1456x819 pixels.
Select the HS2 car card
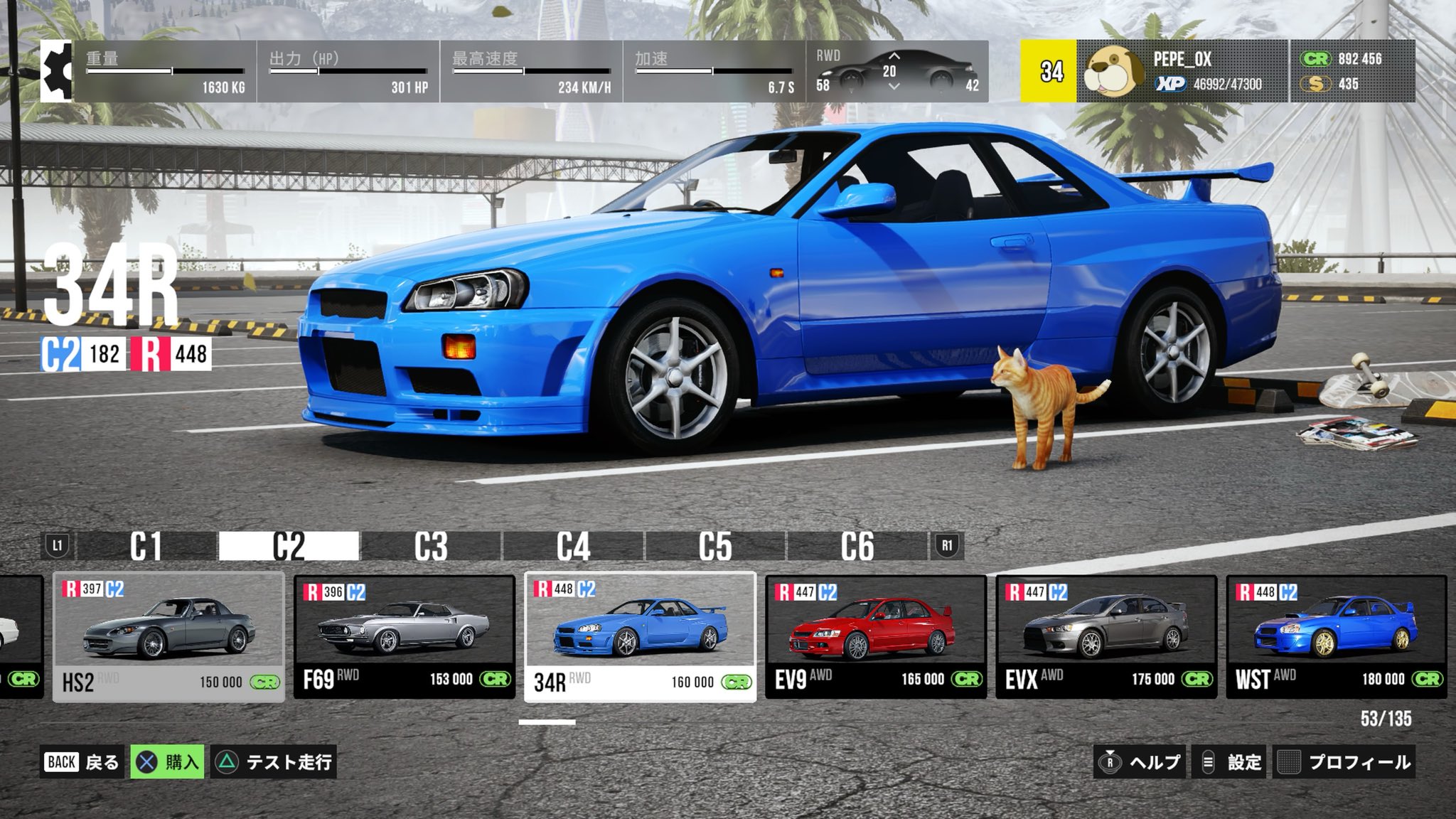click(168, 638)
